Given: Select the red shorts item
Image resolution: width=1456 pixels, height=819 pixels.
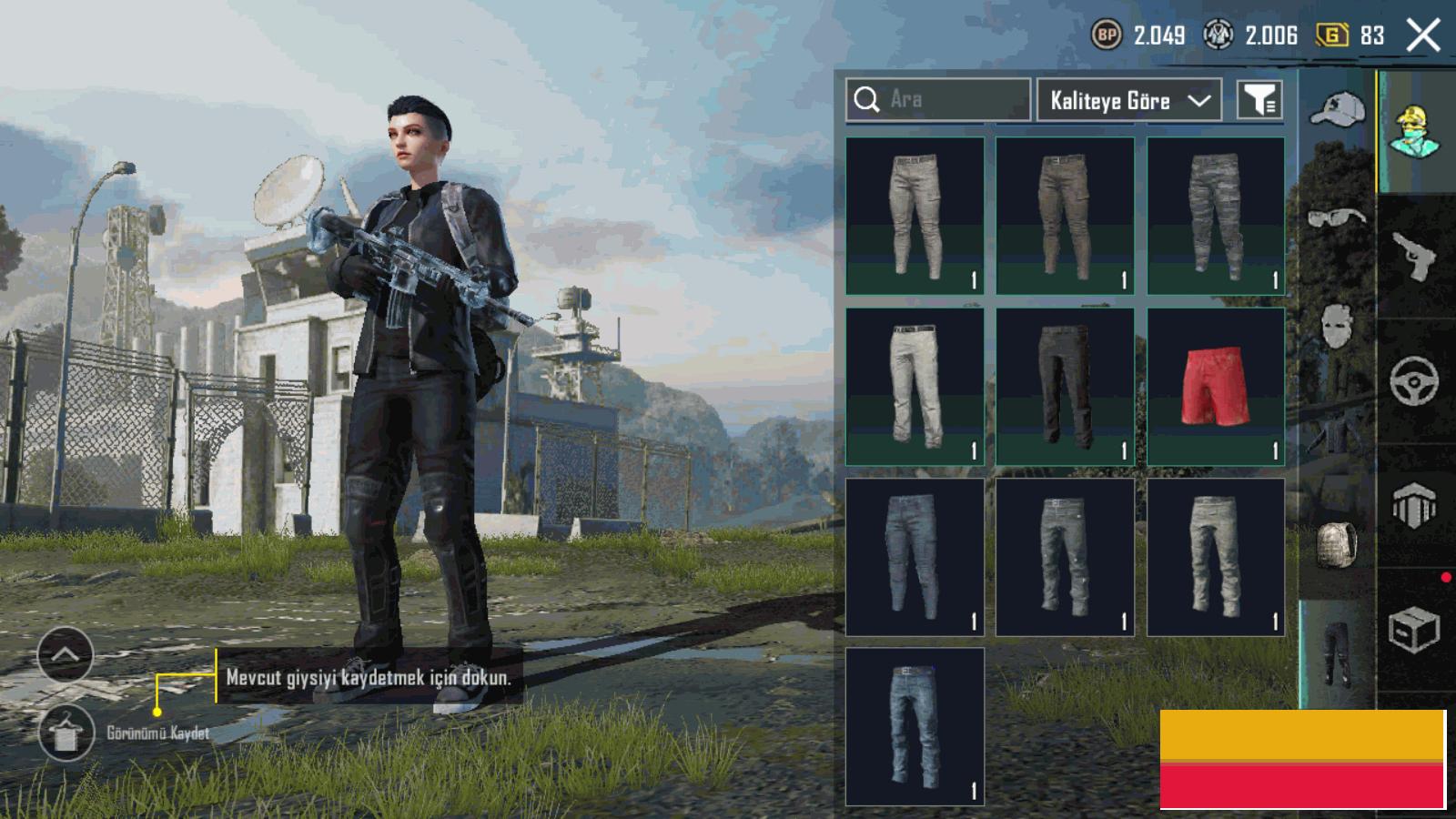Looking at the screenshot, I should (x=1216, y=387).
